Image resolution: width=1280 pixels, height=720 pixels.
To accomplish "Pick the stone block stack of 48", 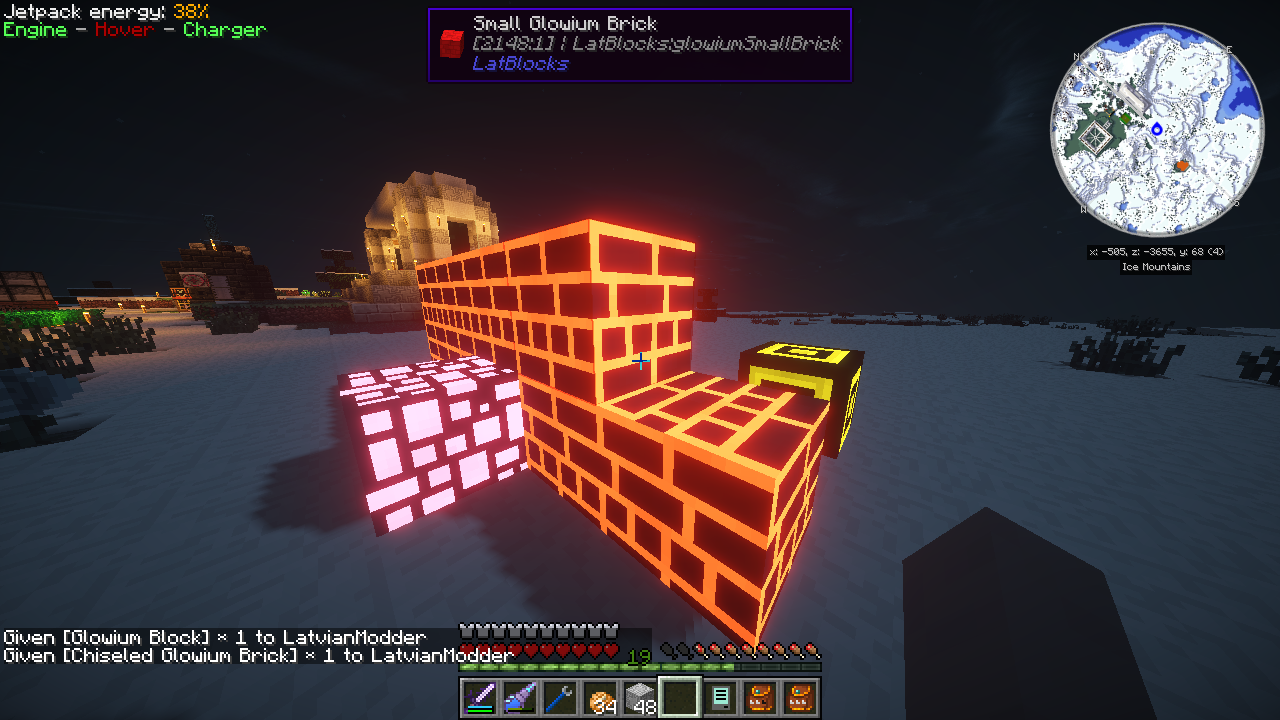I will 639,698.
